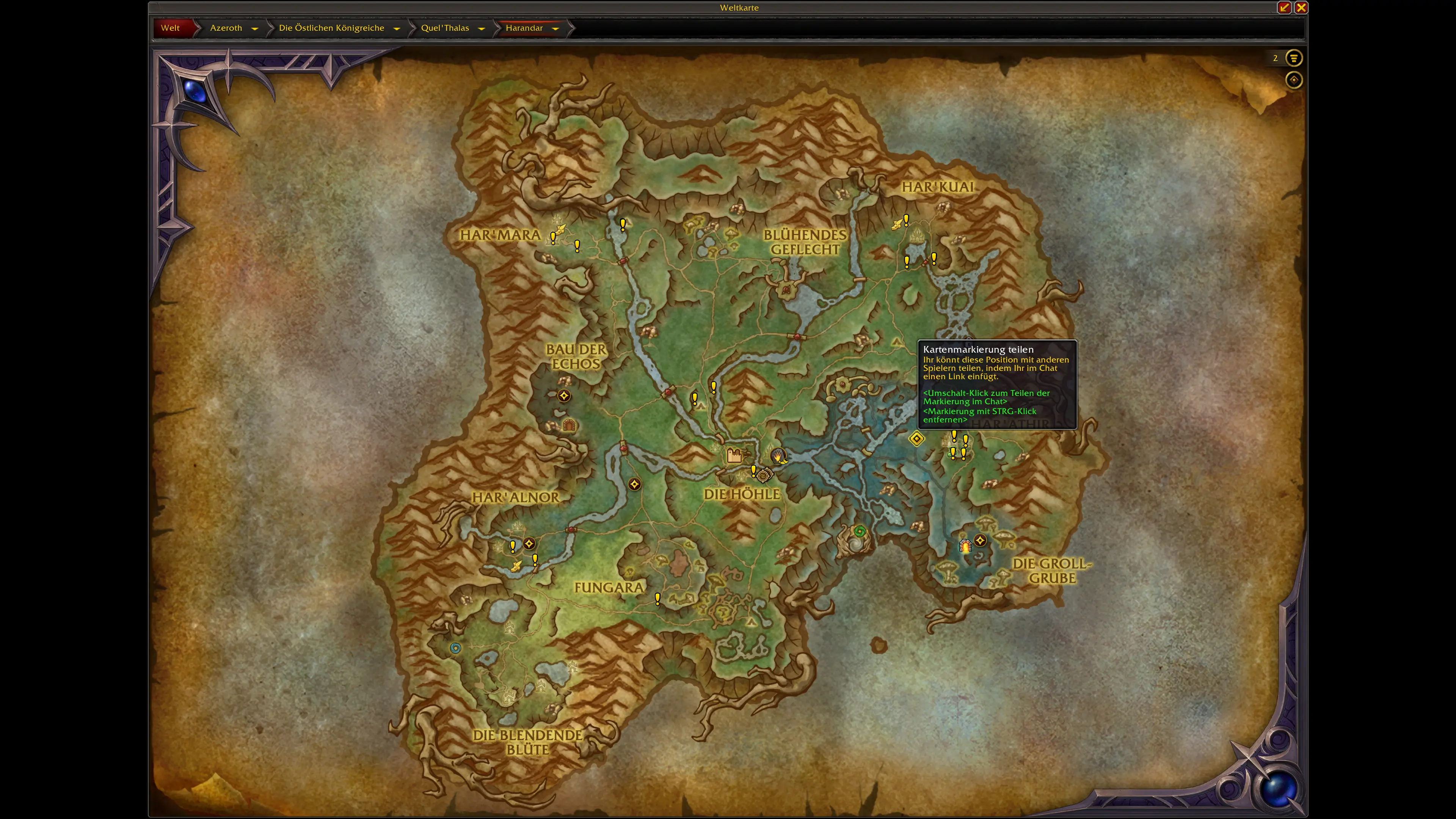Expand the Harandar dropdown arrow

[555, 28]
